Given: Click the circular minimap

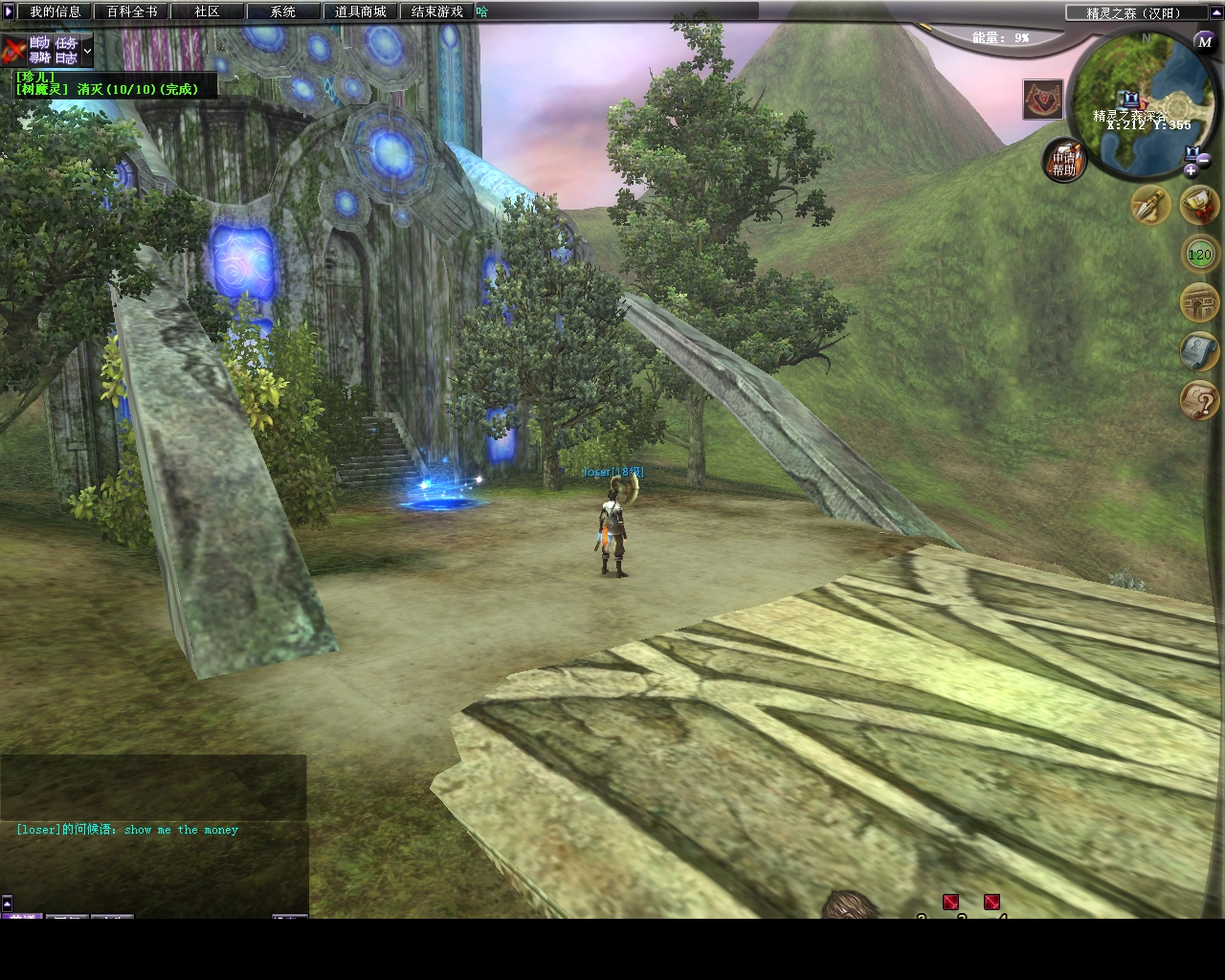Looking at the screenshot, I should (x=1139, y=105).
